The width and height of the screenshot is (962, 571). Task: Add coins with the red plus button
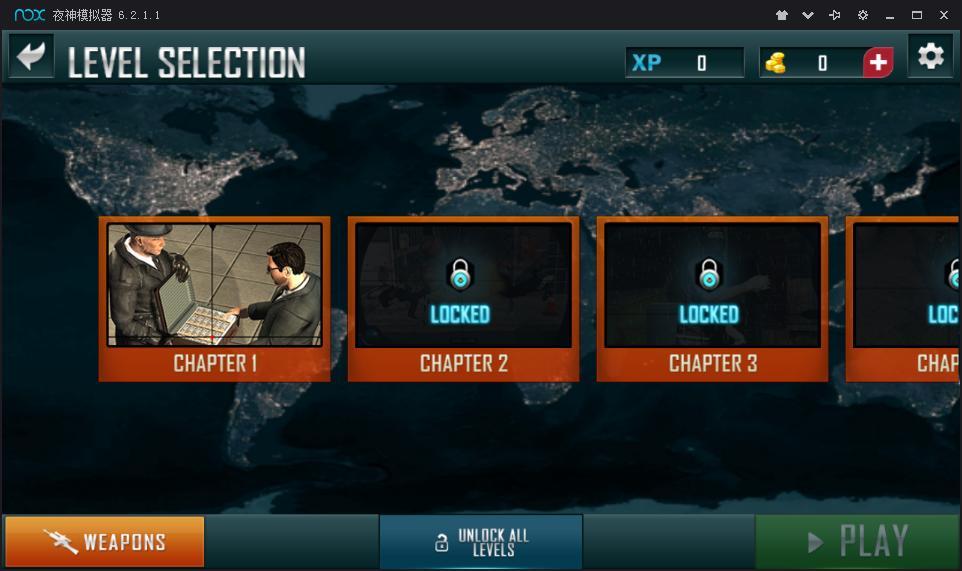(x=878, y=63)
